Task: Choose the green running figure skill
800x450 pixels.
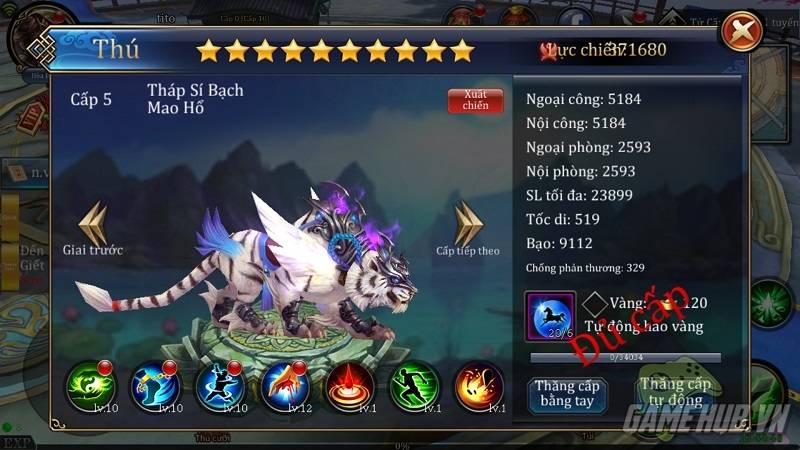Action: click(x=414, y=386)
